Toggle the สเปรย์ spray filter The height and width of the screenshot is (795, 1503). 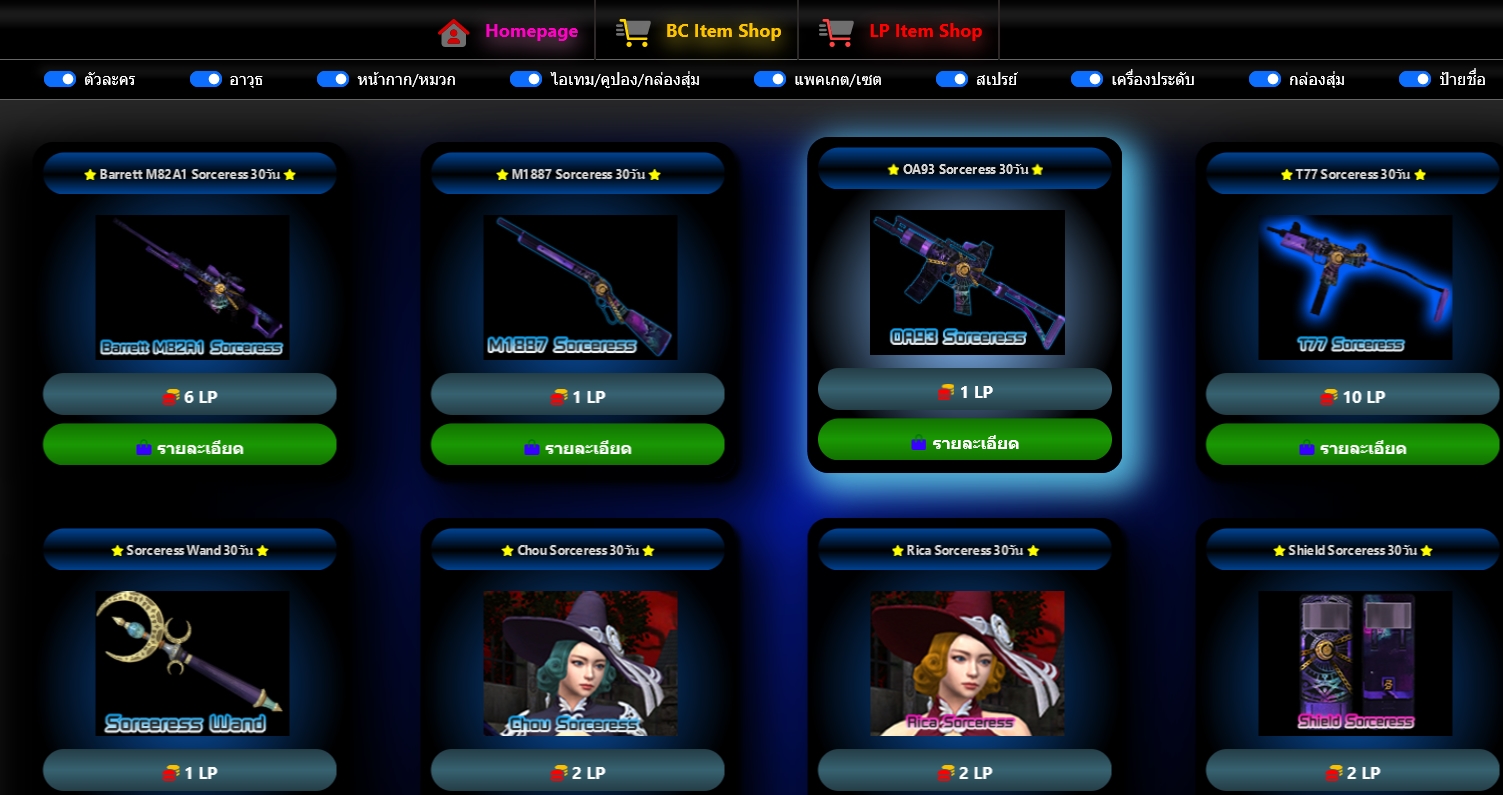[x=952, y=79]
